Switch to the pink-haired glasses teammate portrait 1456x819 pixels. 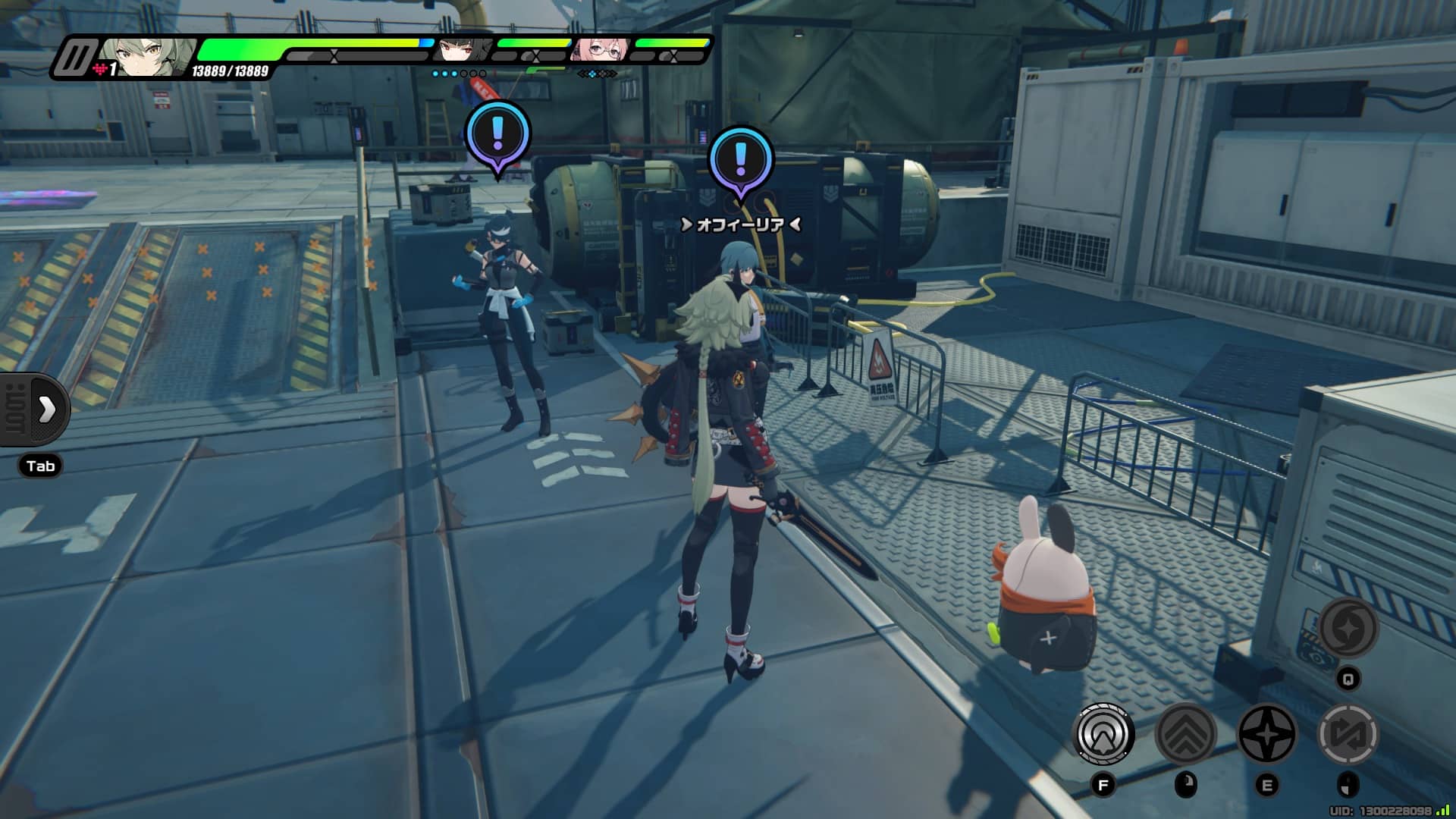(599, 50)
